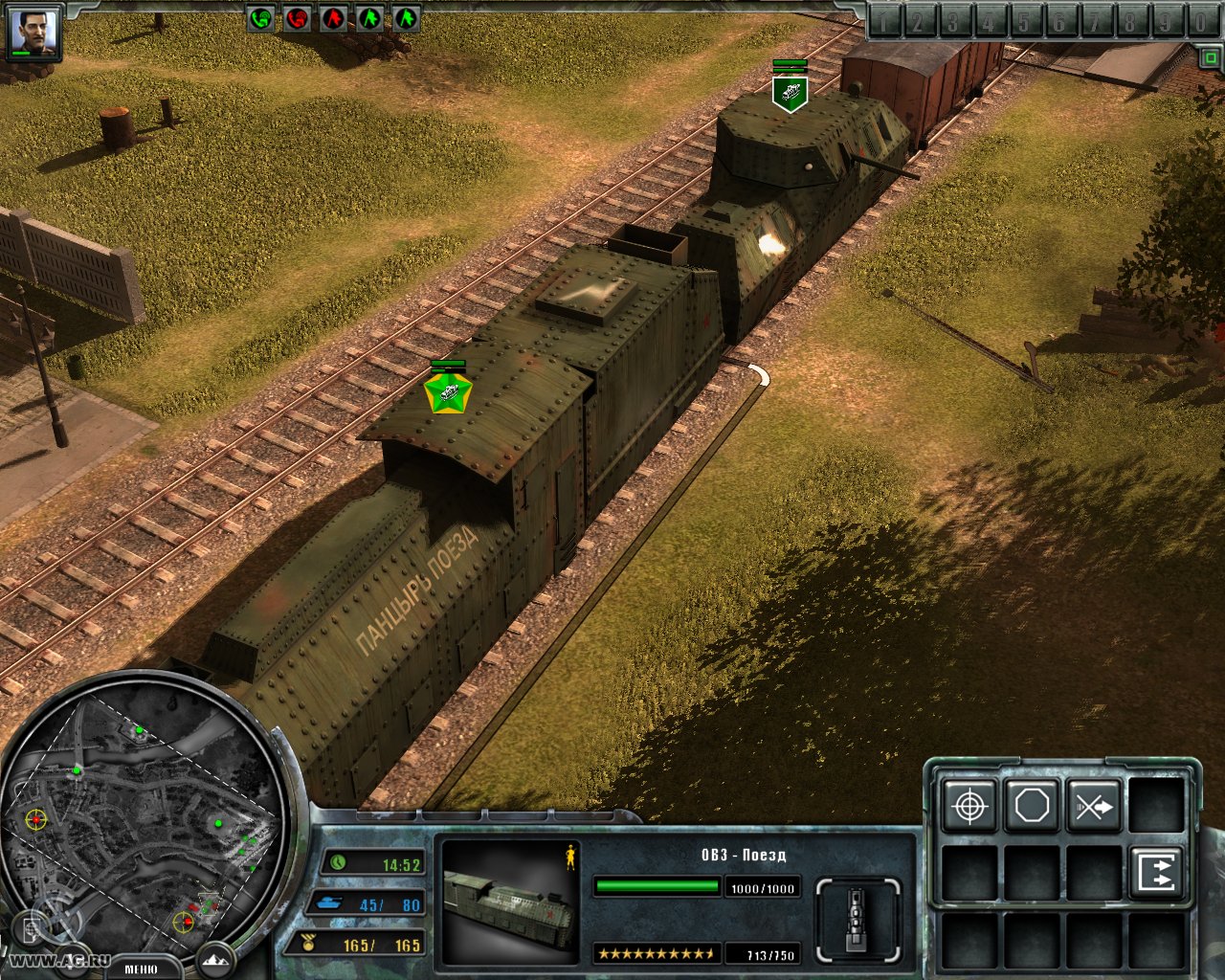Viewport: 1225px width, 980px height.
Task: Toggle the mountain terrain minimap button
Action: point(215,960)
